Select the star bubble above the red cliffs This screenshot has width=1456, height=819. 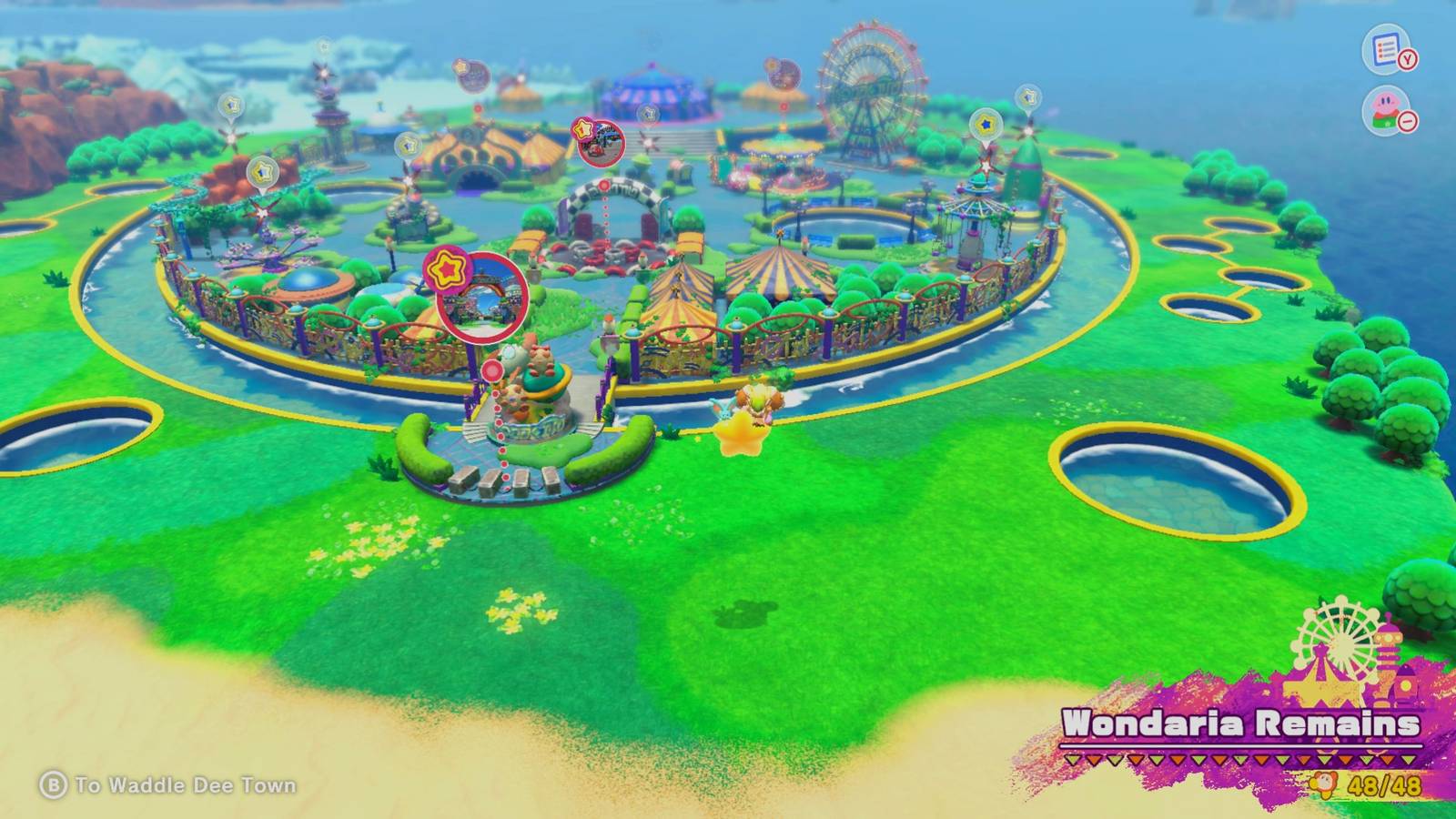pyautogui.click(x=262, y=173)
